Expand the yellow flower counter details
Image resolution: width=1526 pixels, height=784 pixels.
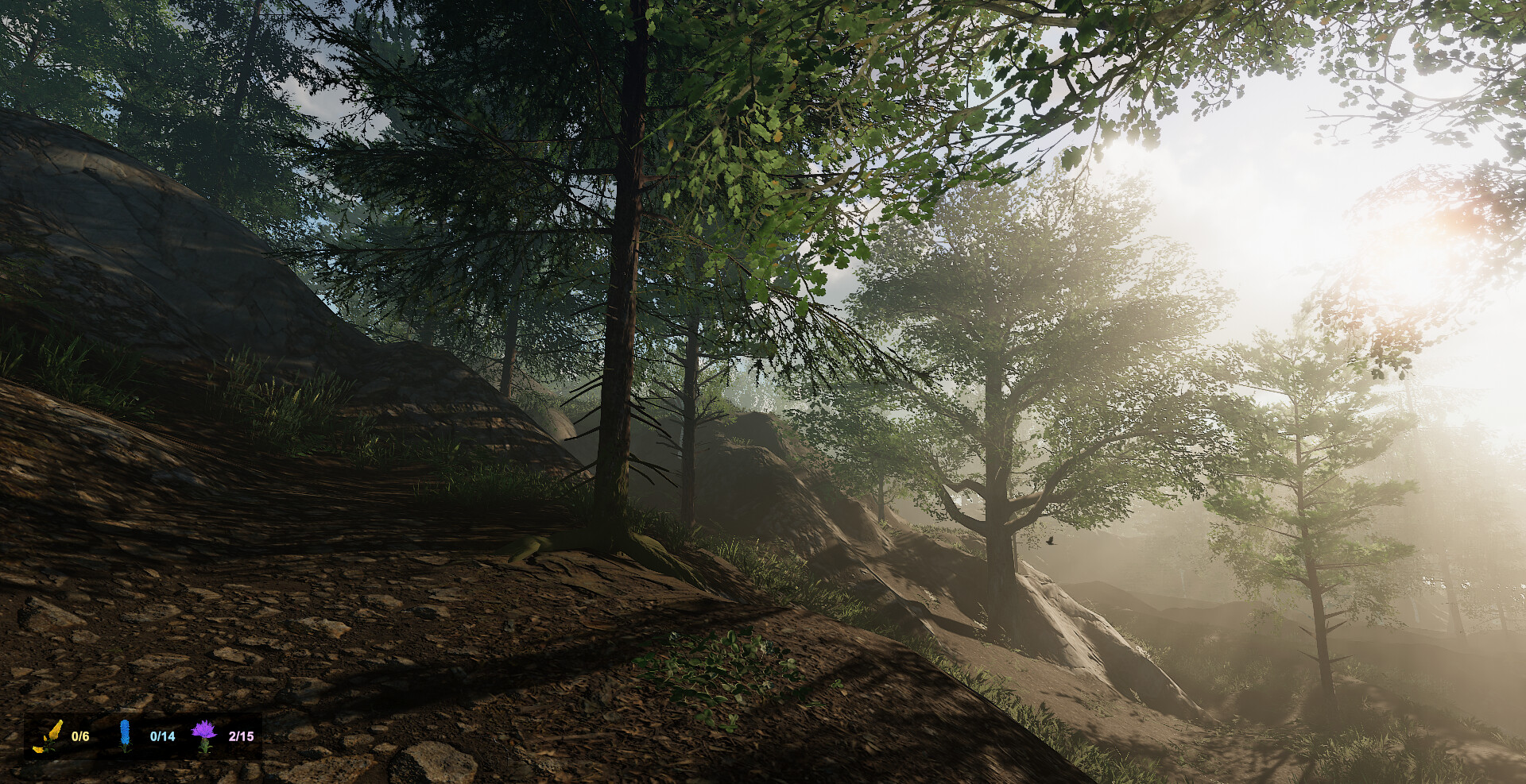coord(79,736)
